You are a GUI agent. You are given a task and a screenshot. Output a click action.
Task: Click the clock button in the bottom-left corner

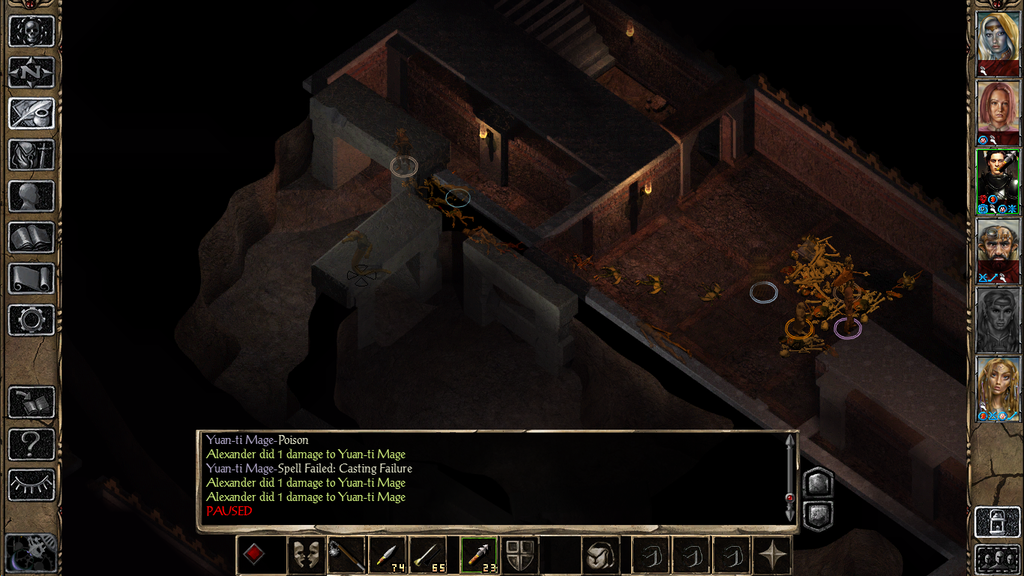point(30,553)
